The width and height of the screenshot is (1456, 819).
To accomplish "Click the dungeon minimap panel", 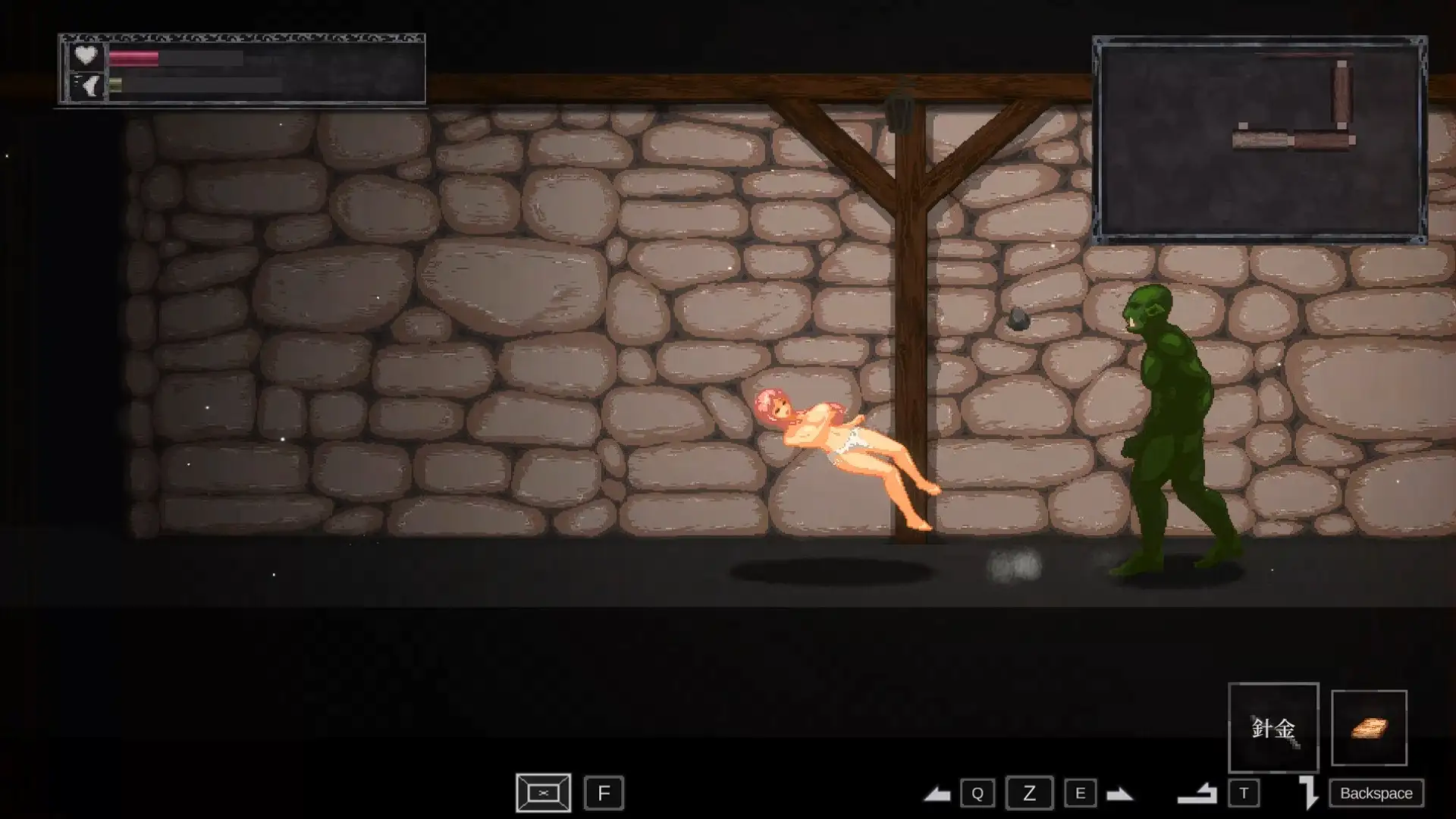I will coord(1260,140).
